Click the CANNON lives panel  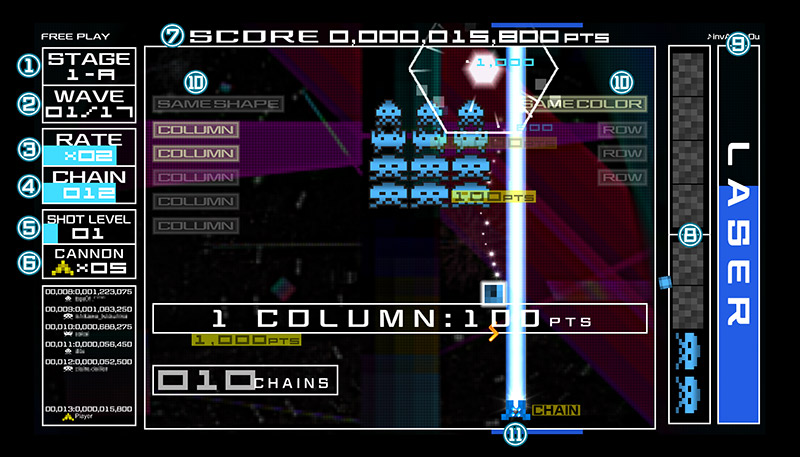89,261
